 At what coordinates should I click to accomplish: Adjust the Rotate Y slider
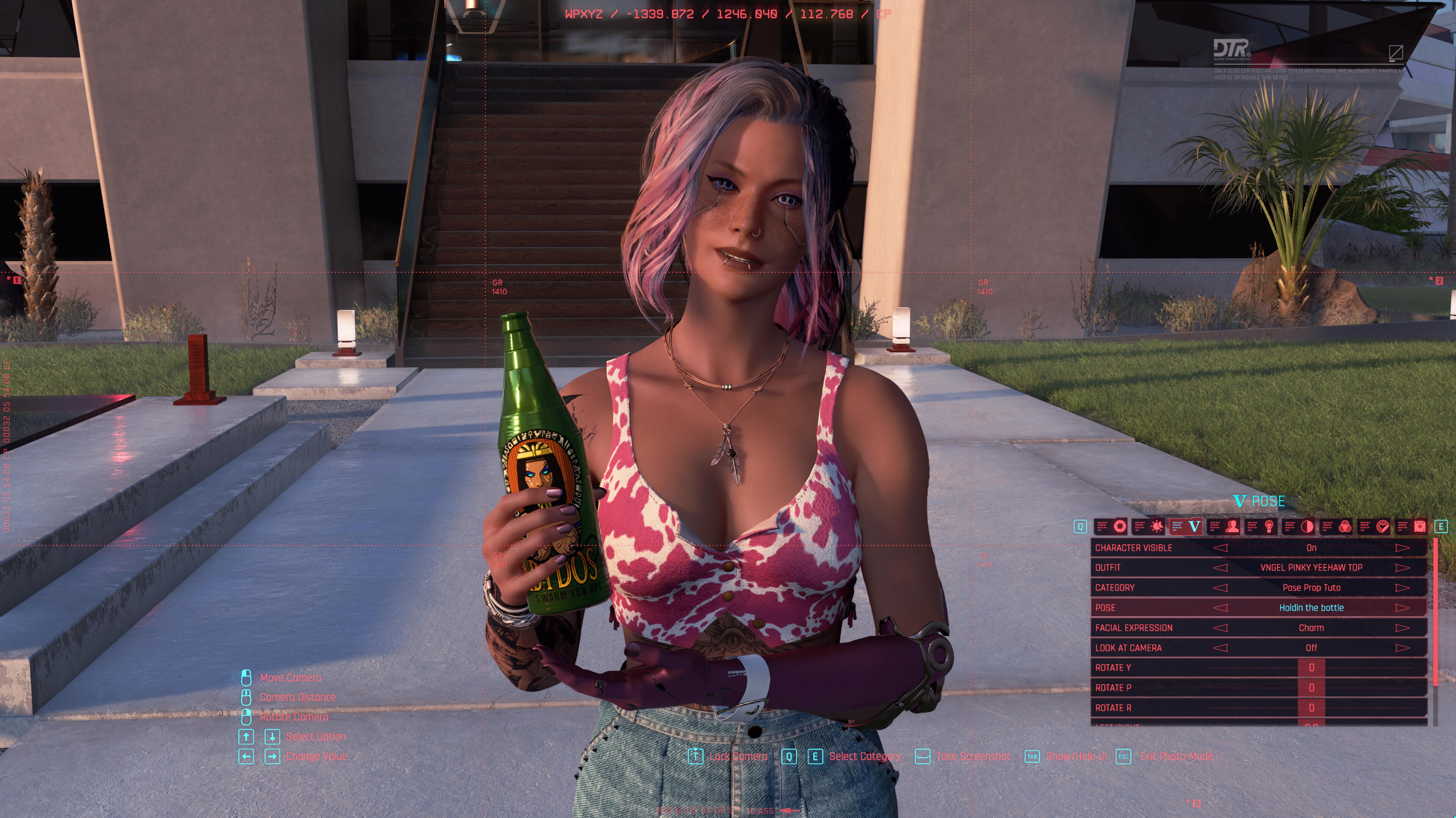(1311, 668)
